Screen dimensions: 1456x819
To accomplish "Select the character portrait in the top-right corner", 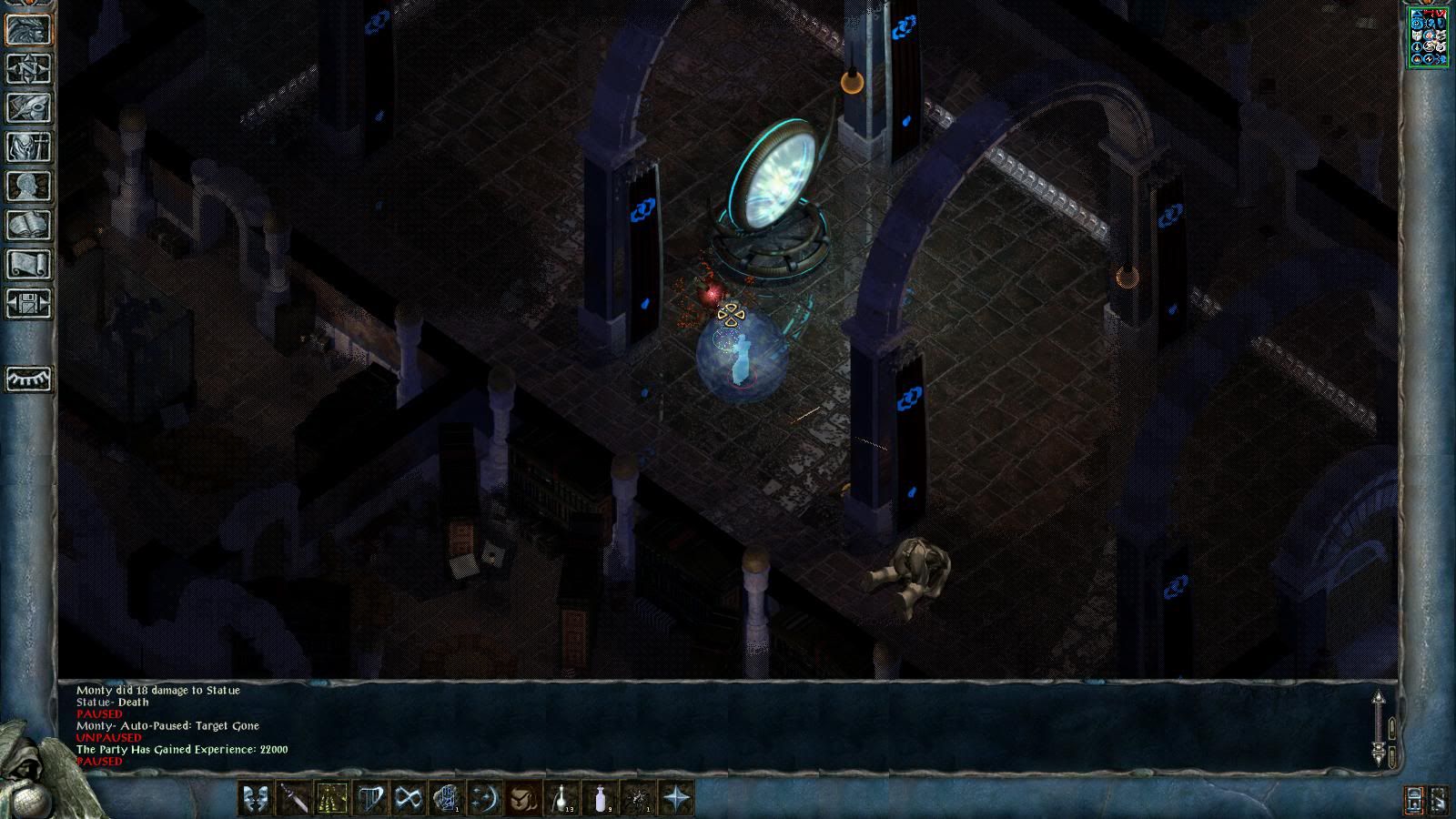I will (1428, 37).
